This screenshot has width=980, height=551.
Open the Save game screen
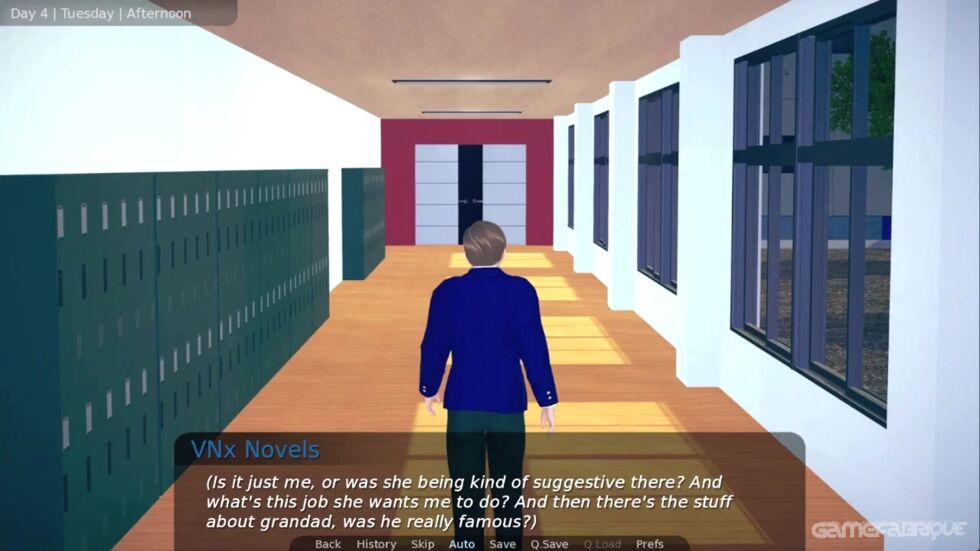(502, 544)
